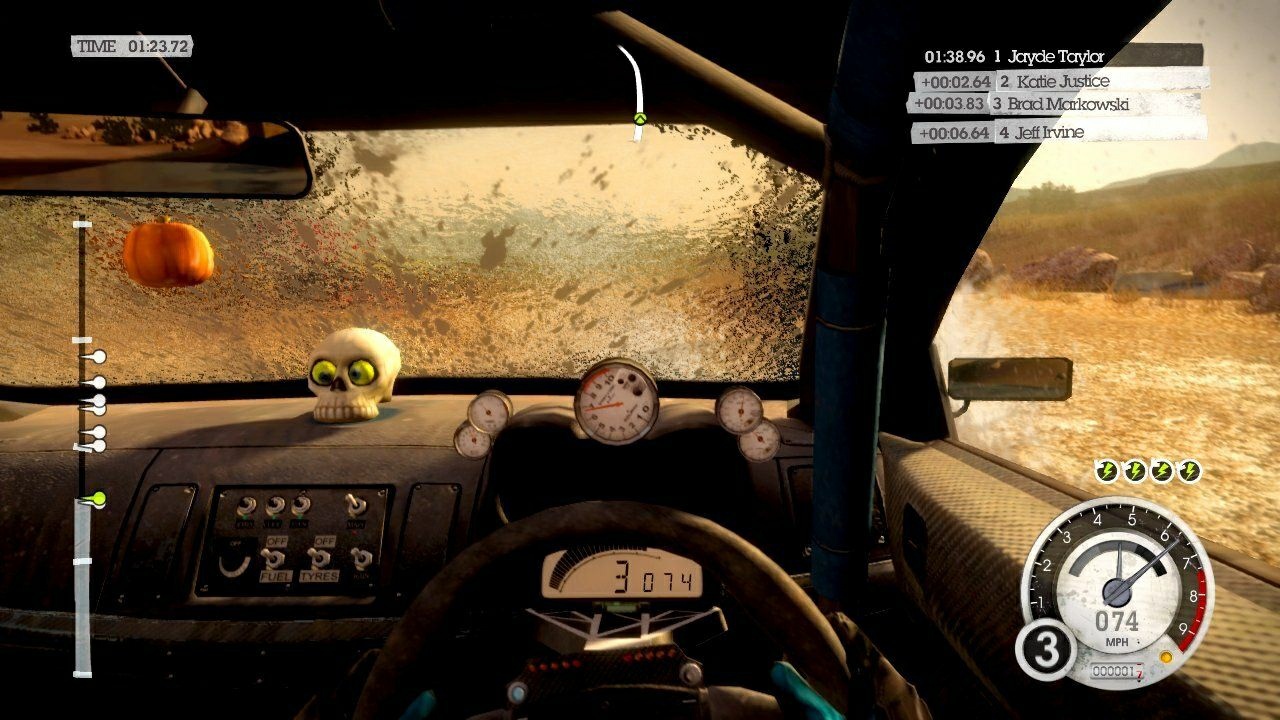Select Katie Justice's leaderboard entry

tap(1063, 81)
